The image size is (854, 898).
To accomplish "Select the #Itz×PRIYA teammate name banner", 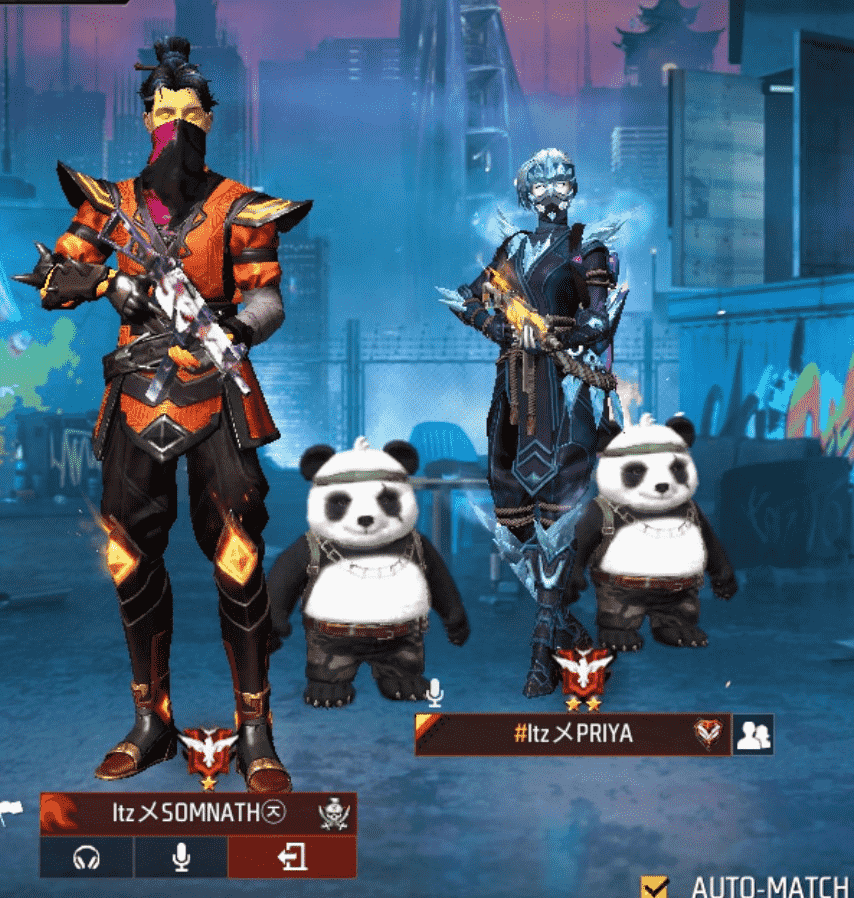I will [572, 735].
